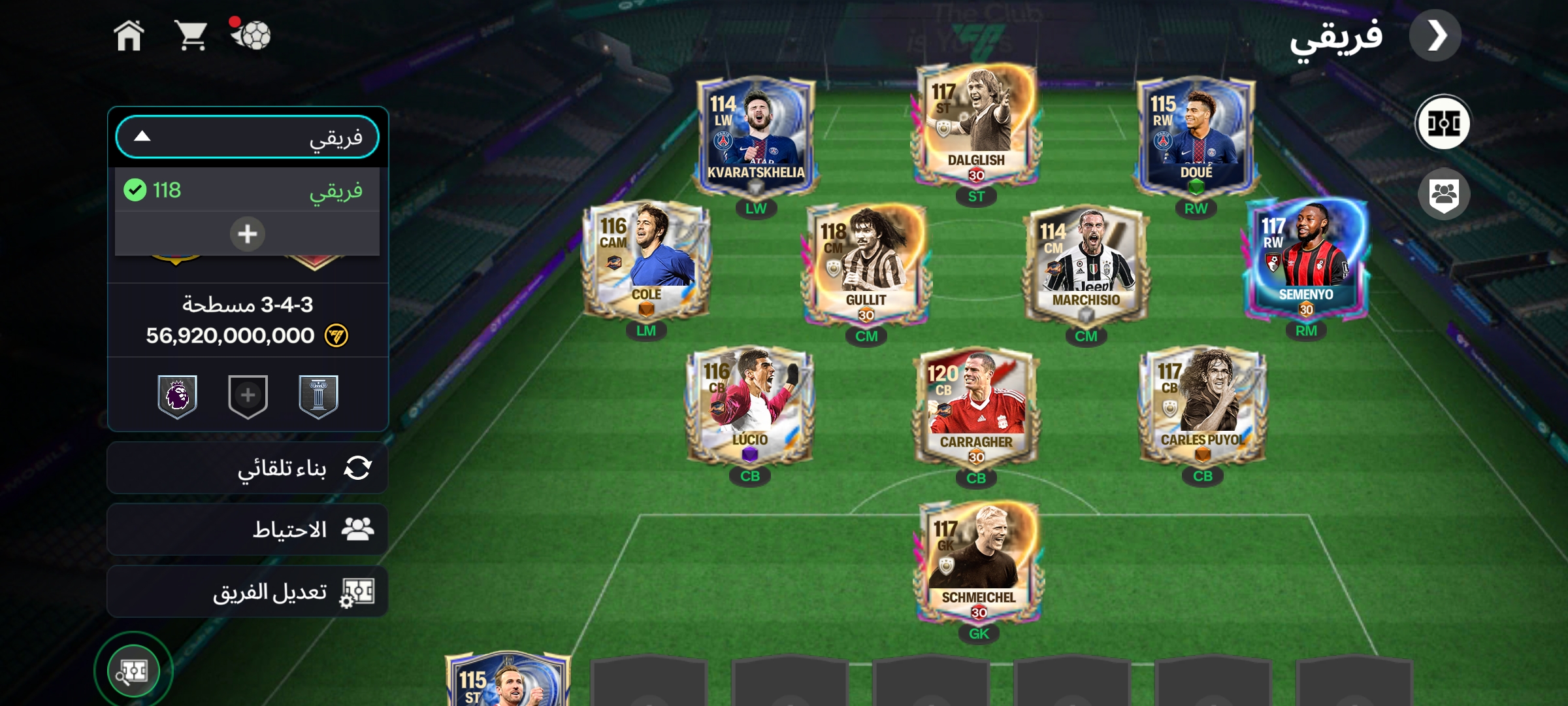
Task: Tap the empty plus shield slot
Action: [248, 396]
